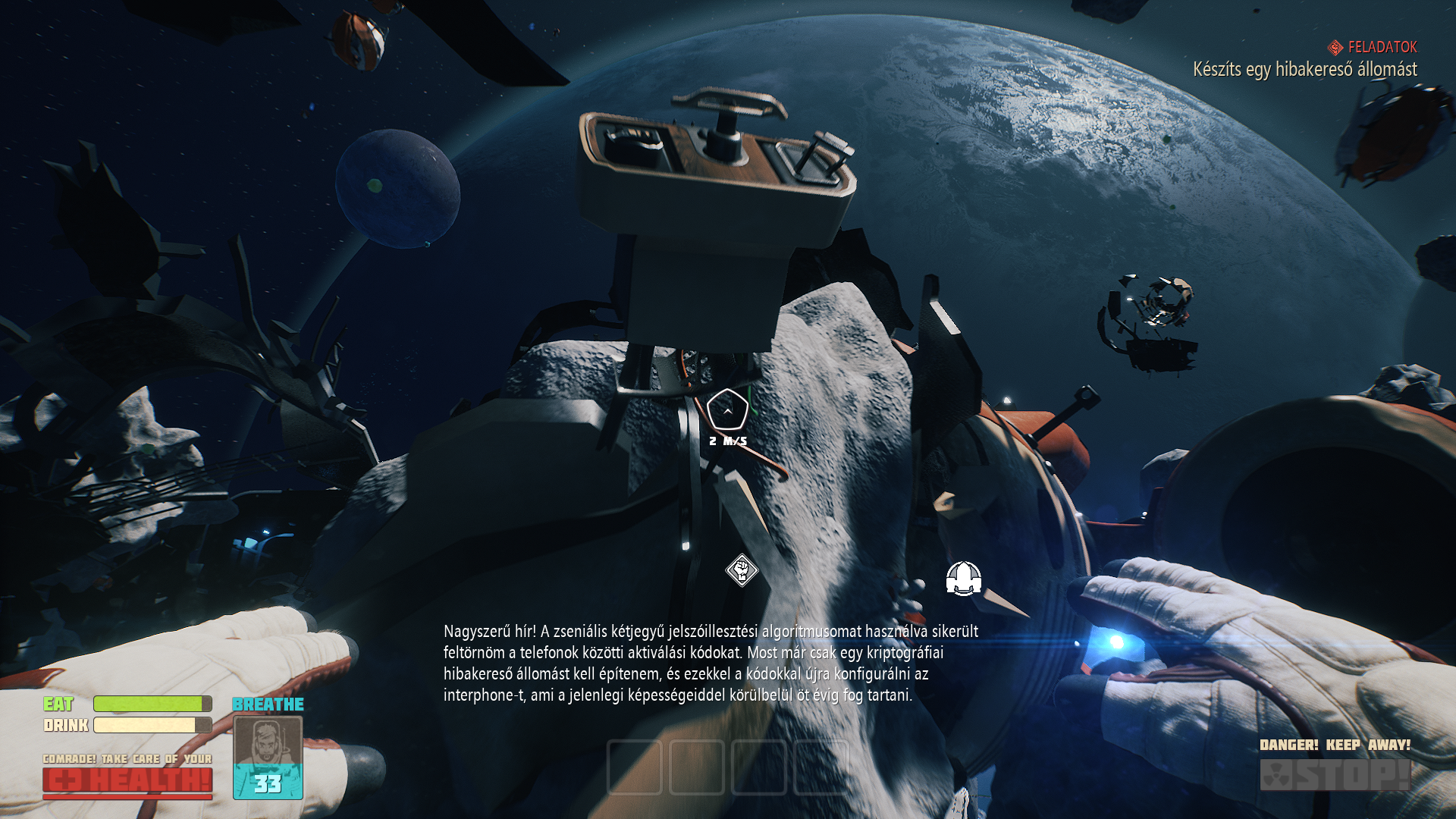1456x819 pixels.
Task: Open the FELADATOK objectives header
Action: 1373,47
